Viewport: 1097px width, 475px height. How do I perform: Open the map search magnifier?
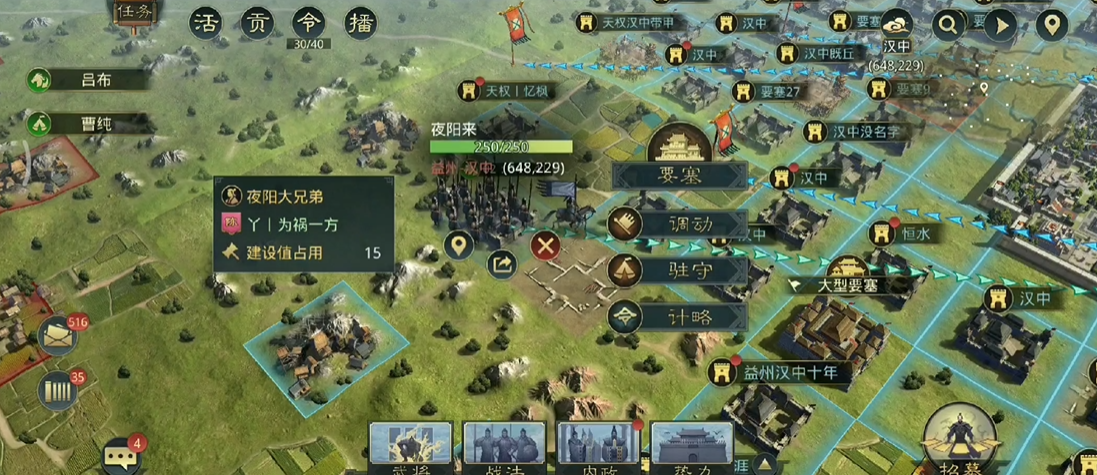point(945,24)
